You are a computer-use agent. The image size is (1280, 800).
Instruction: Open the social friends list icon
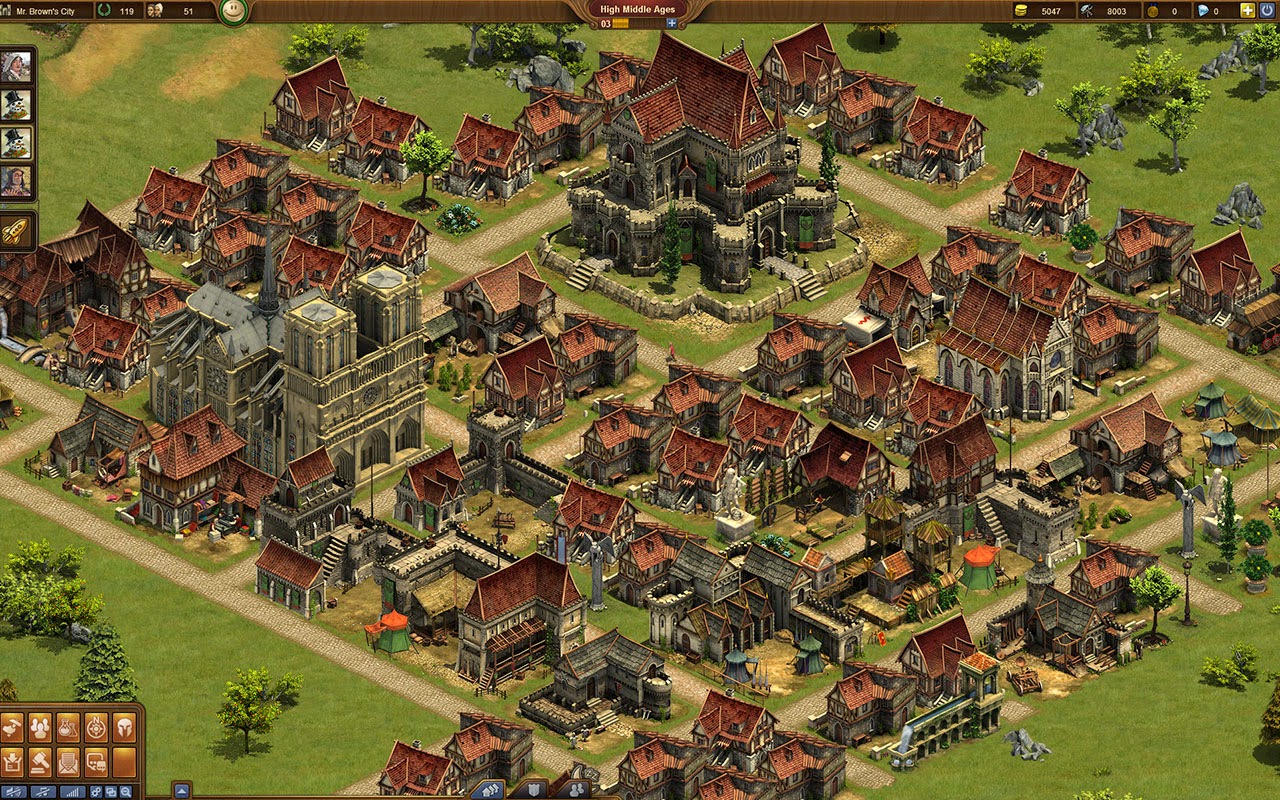tap(40, 728)
